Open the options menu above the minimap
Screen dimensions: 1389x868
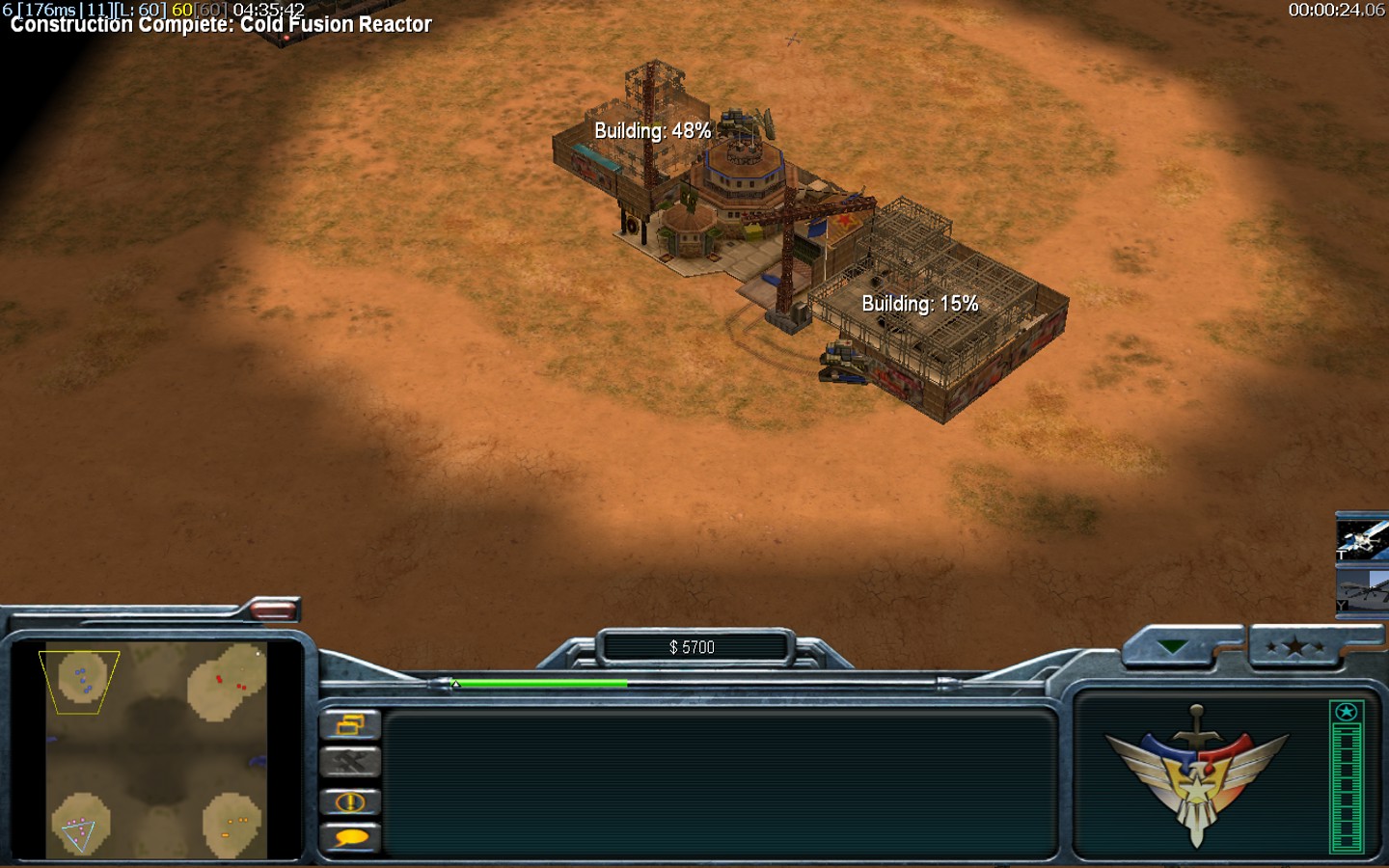click(x=274, y=610)
